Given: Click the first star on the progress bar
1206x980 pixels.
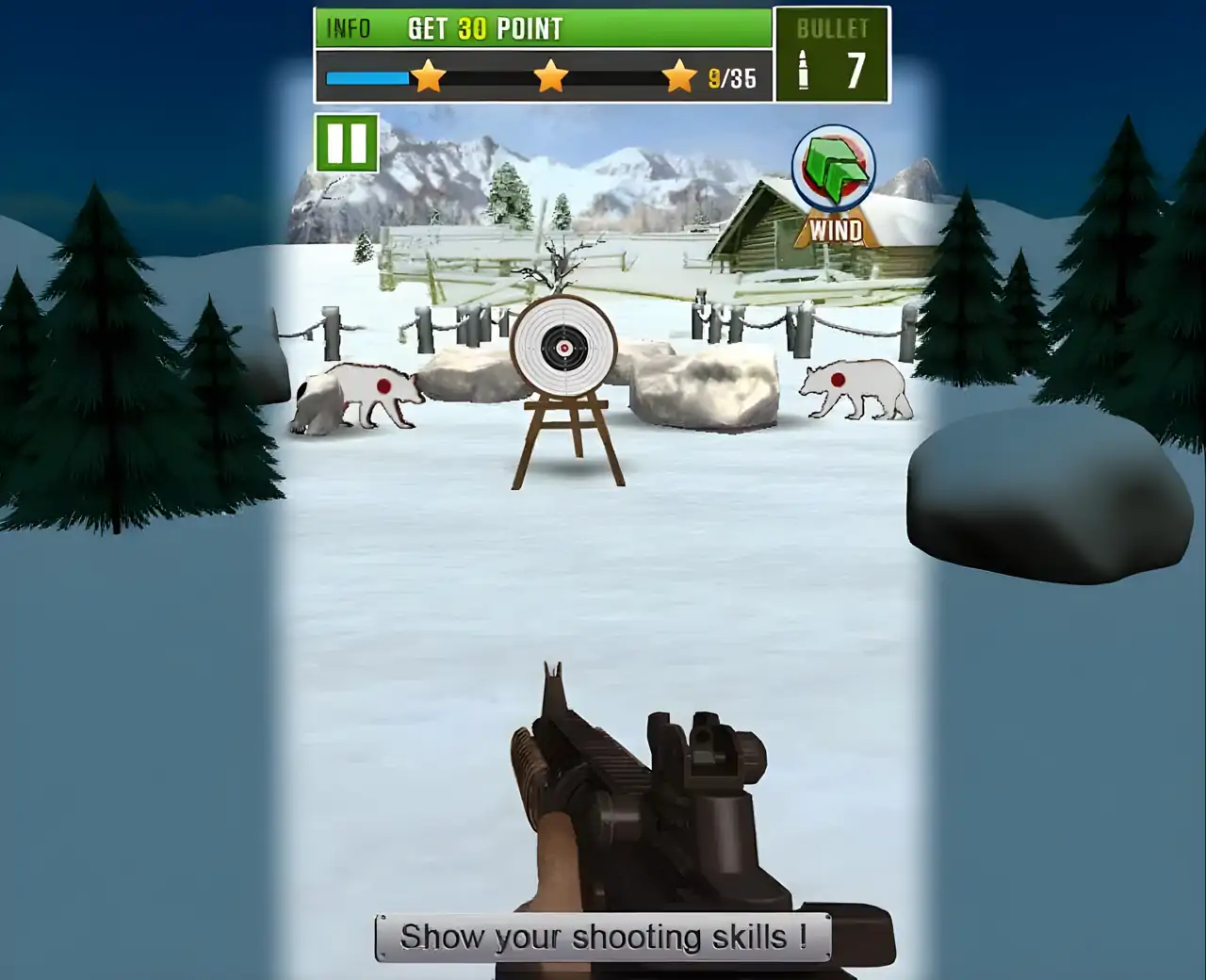Looking at the screenshot, I should coord(428,75).
